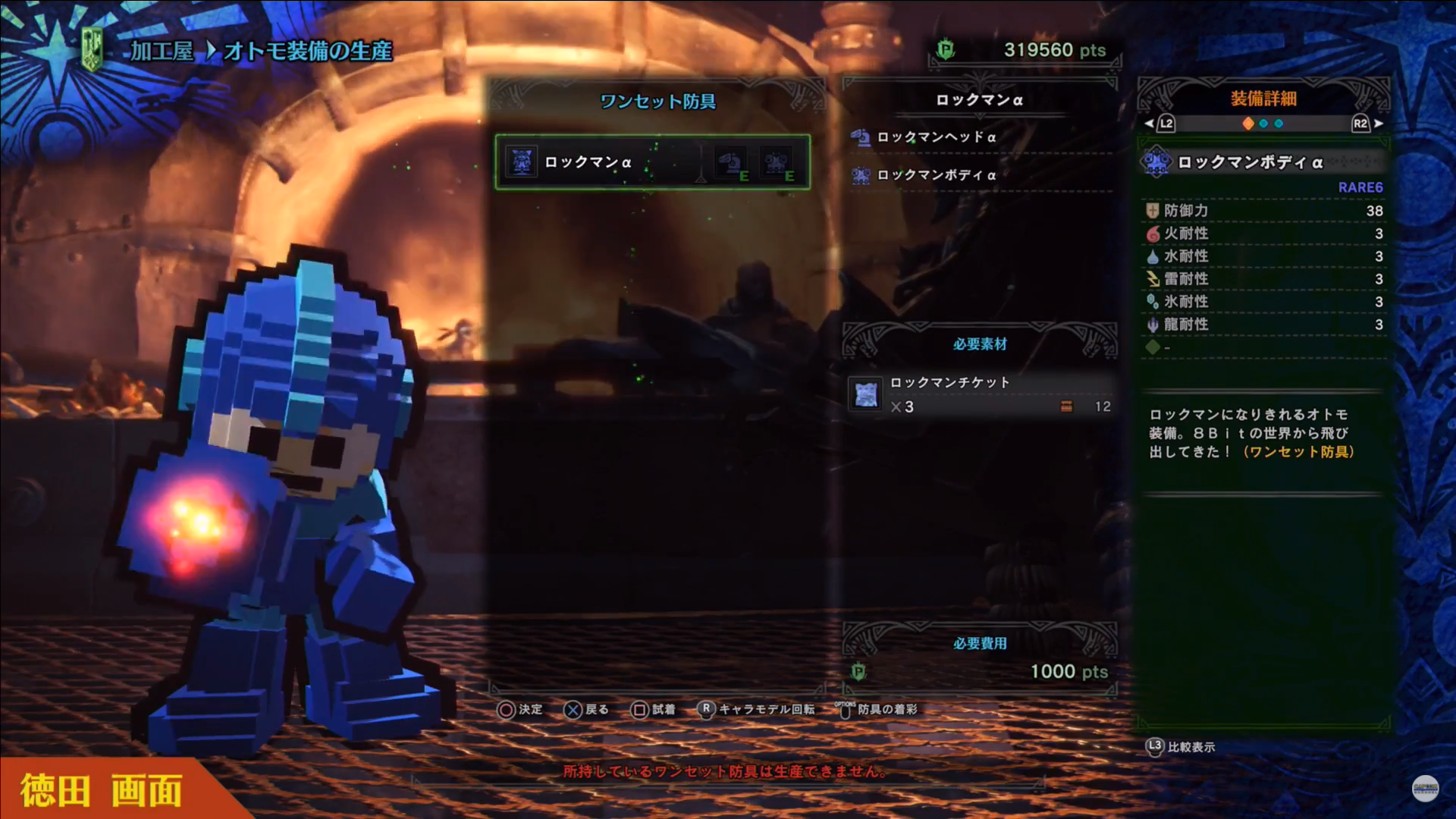Select the orange diamond page indicator
Image resolution: width=1456 pixels, height=819 pixels.
[1248, 124]
